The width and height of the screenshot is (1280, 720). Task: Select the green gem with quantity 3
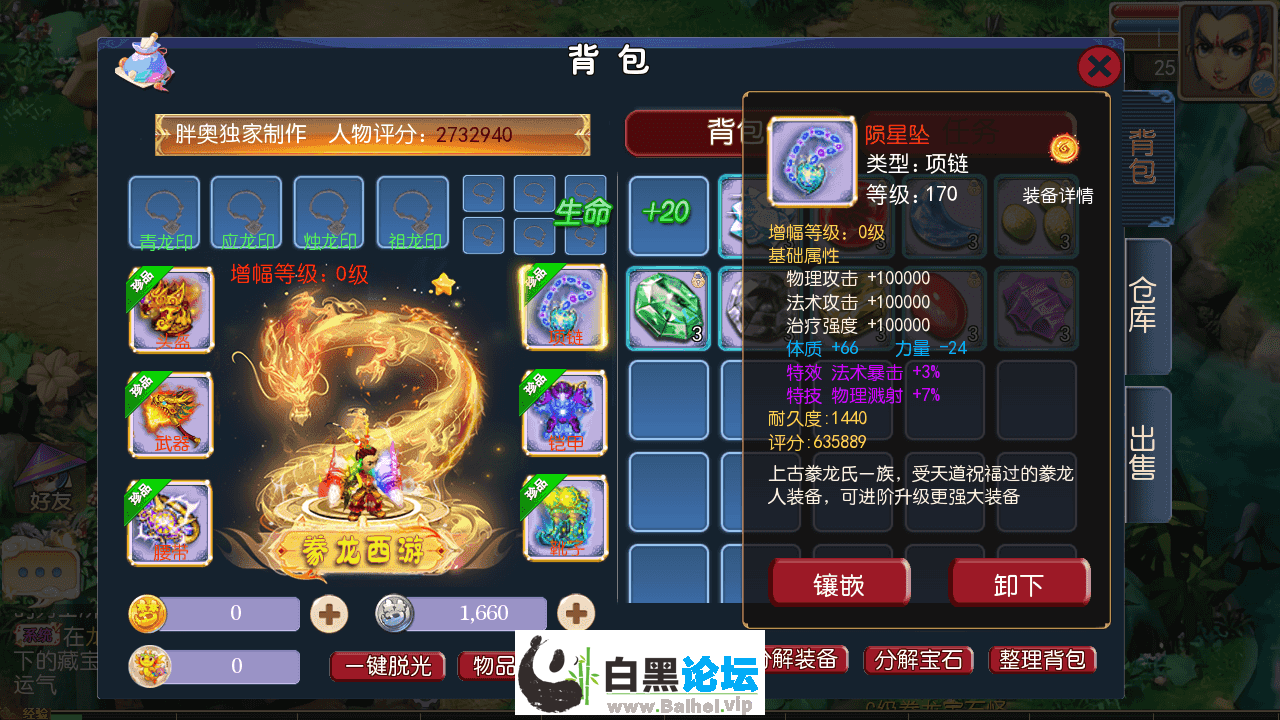(x=667, y=308)
